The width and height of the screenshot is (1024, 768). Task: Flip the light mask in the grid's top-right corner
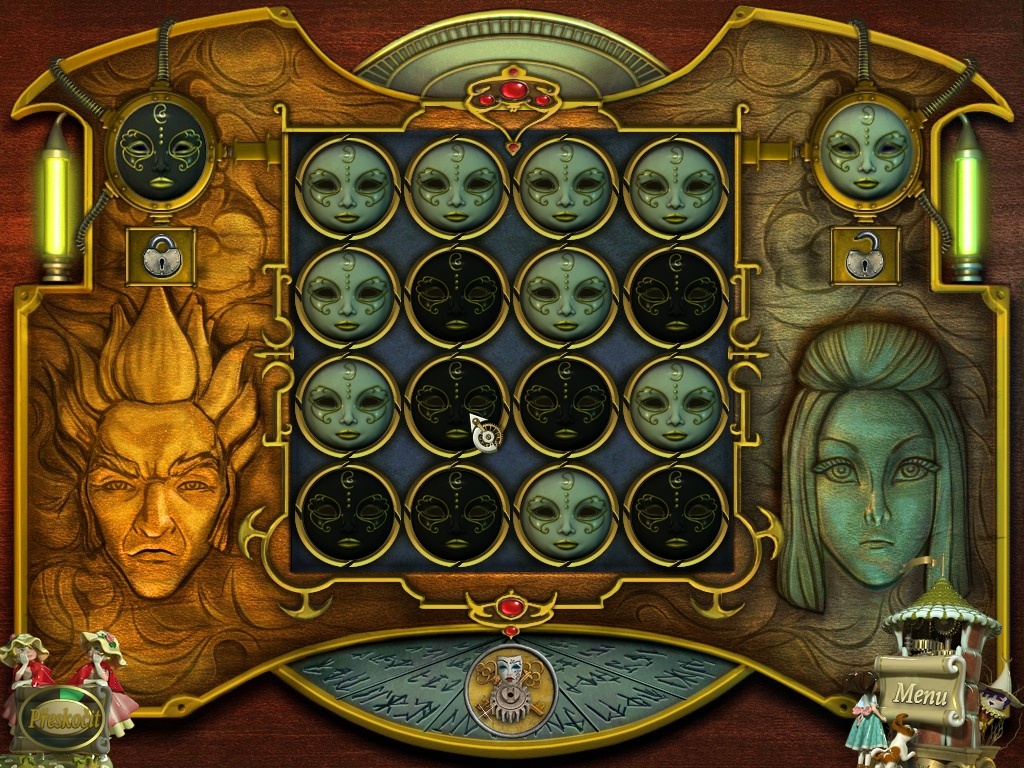tap(676, 185)
